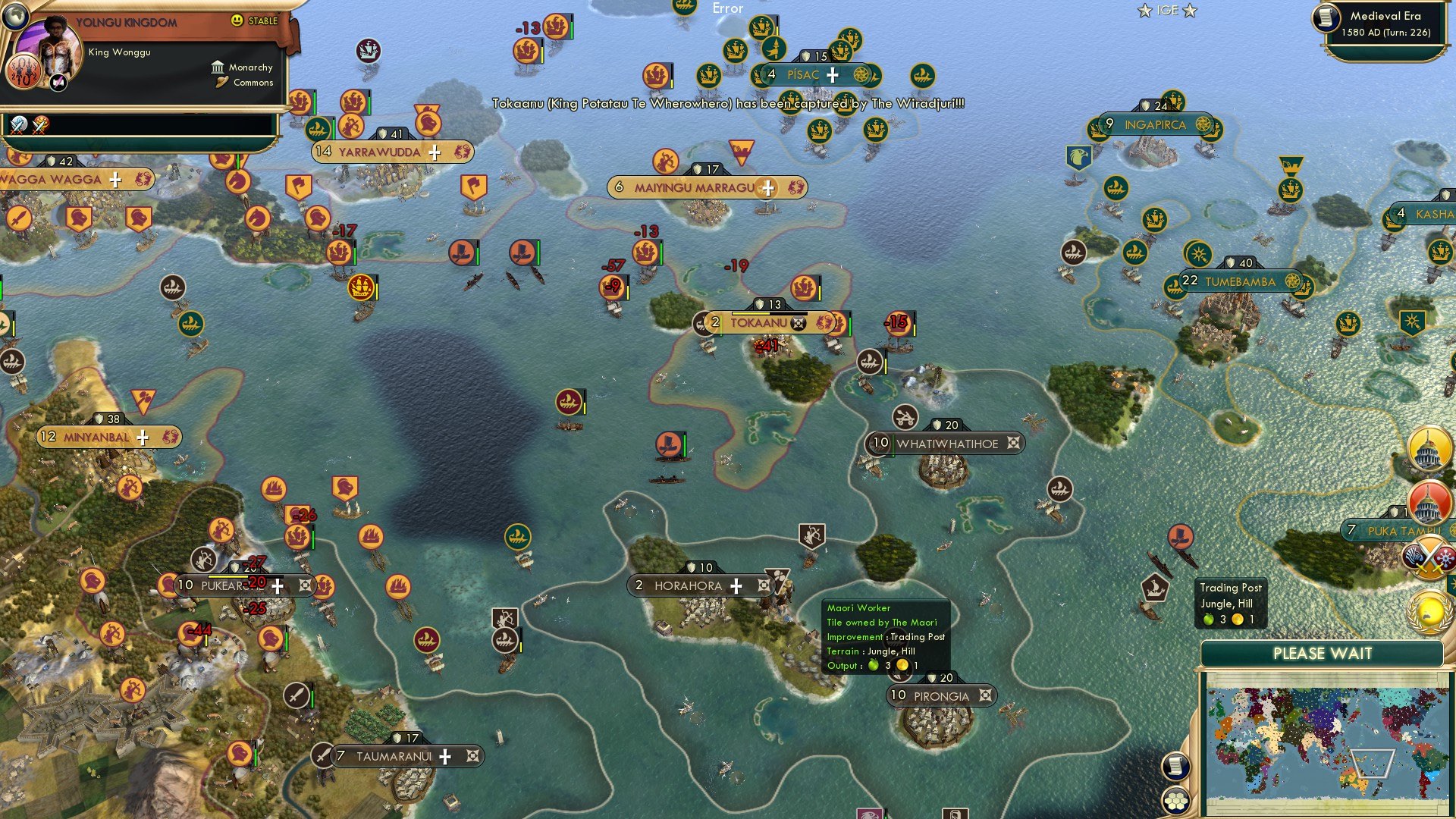The image size is (1456, 819).
Task: Expand the Pisac city banner plus button
Action: (832, 74)
